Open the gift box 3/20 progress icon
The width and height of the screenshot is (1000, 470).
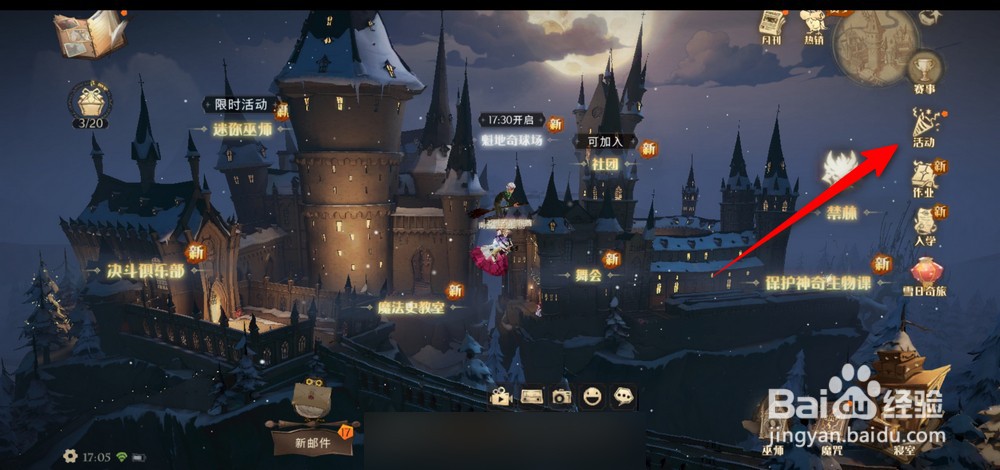(91, 103)
